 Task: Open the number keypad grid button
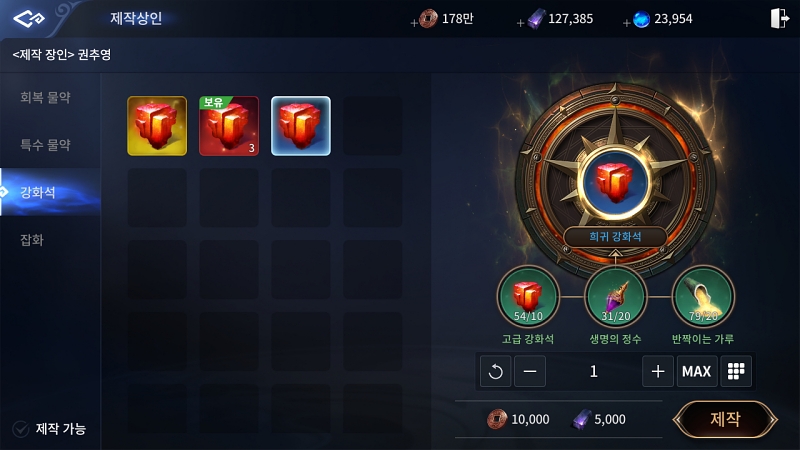point(737,371)
